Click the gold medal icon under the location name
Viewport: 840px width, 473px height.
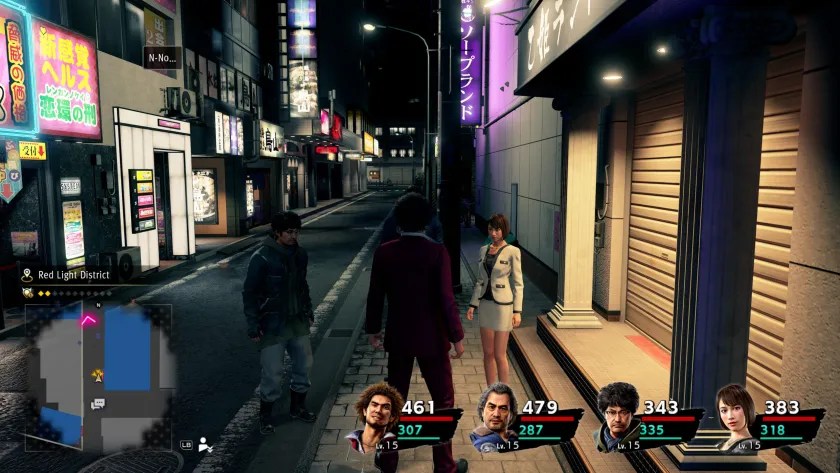click(x=27, y=293)
